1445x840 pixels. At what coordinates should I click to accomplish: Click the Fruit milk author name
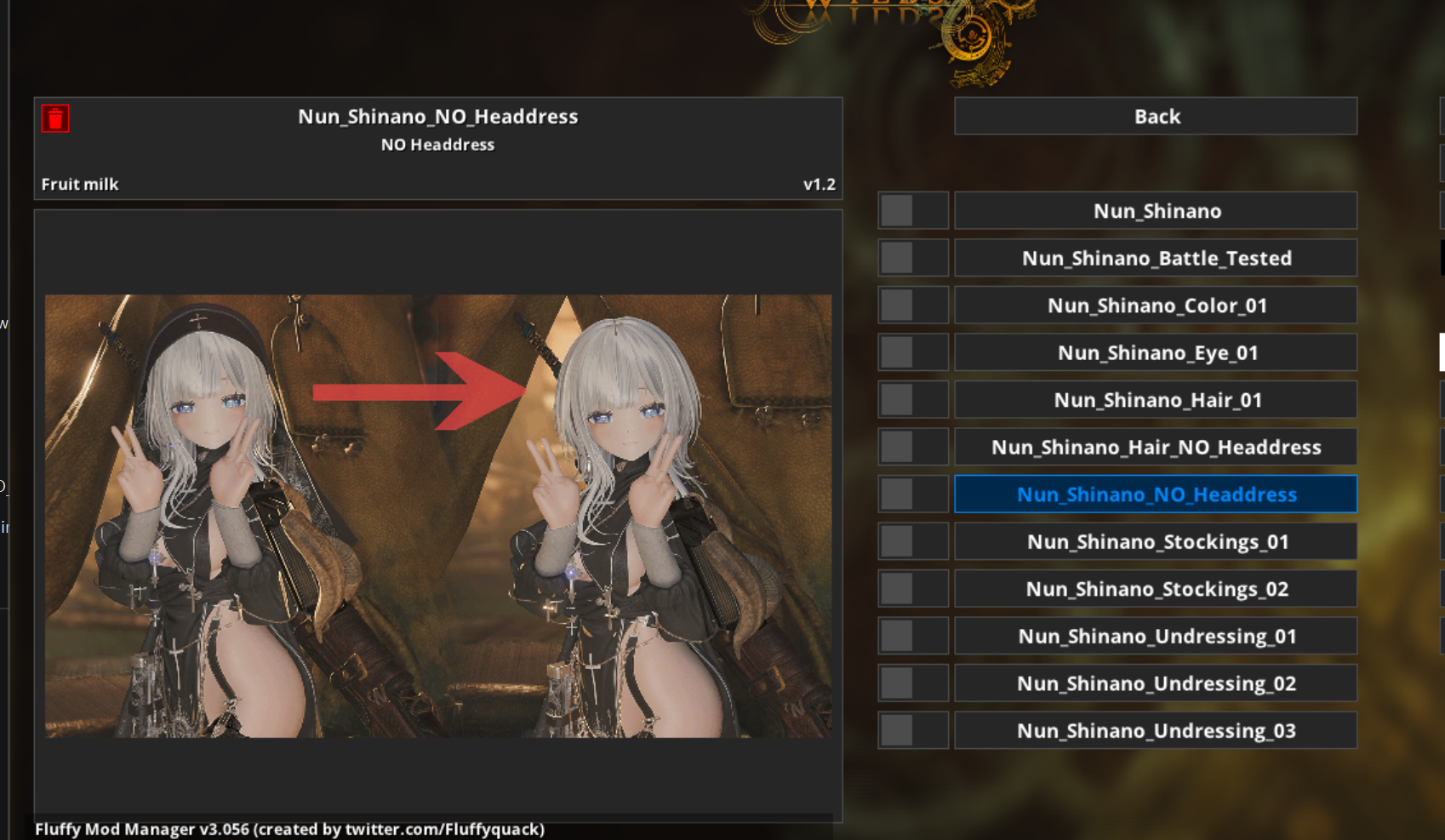click(80, 183)
